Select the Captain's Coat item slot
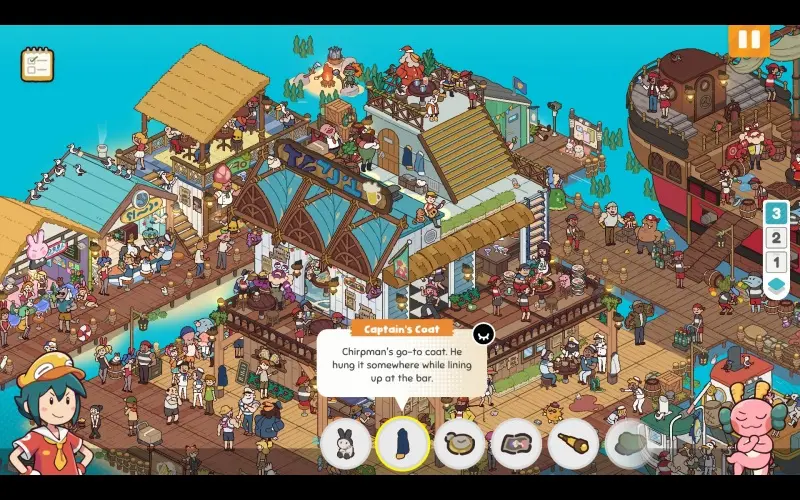Screen dimensions: 800x500 coord(403,444)
